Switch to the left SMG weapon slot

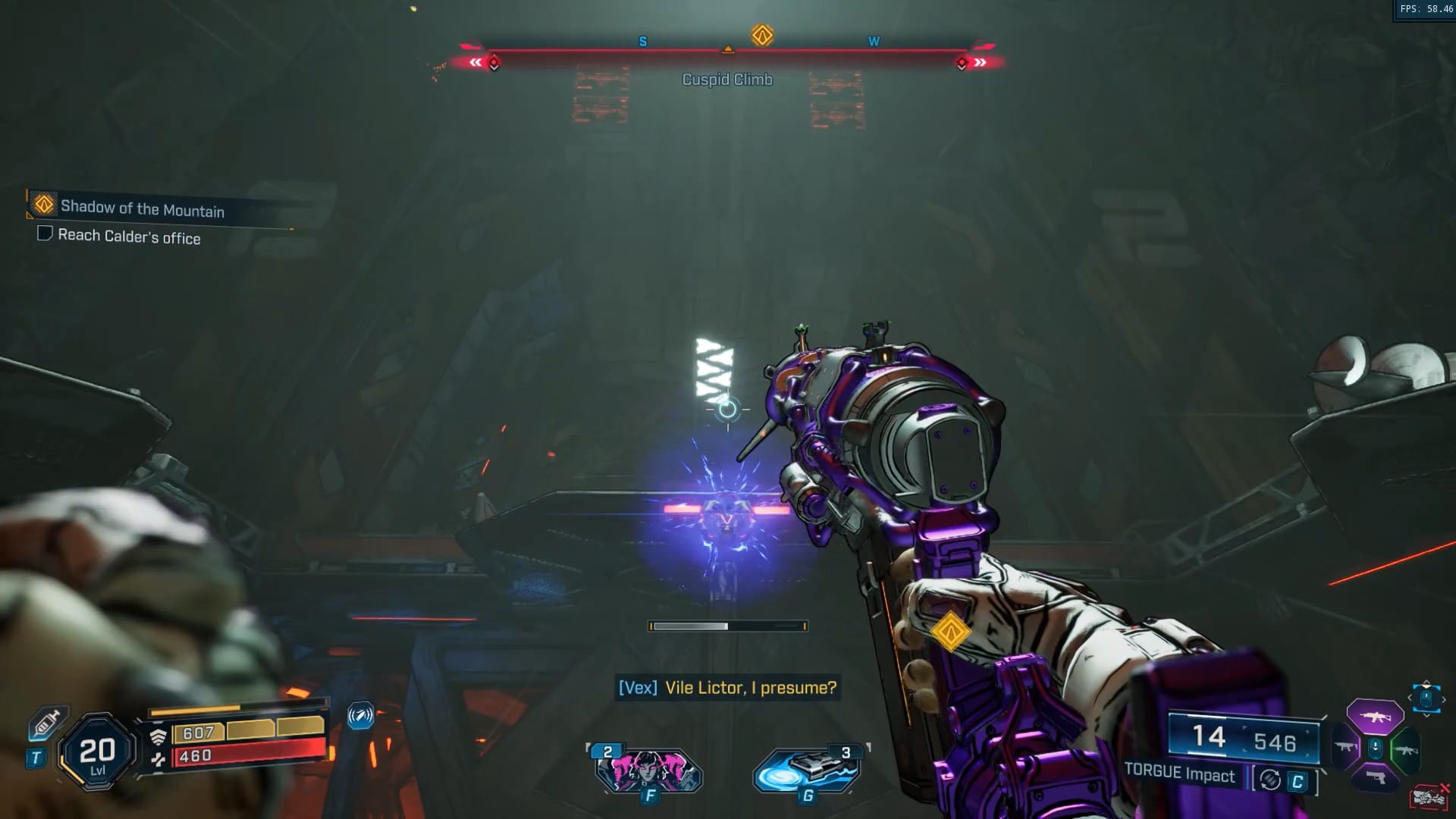[x=1346, y=748]
